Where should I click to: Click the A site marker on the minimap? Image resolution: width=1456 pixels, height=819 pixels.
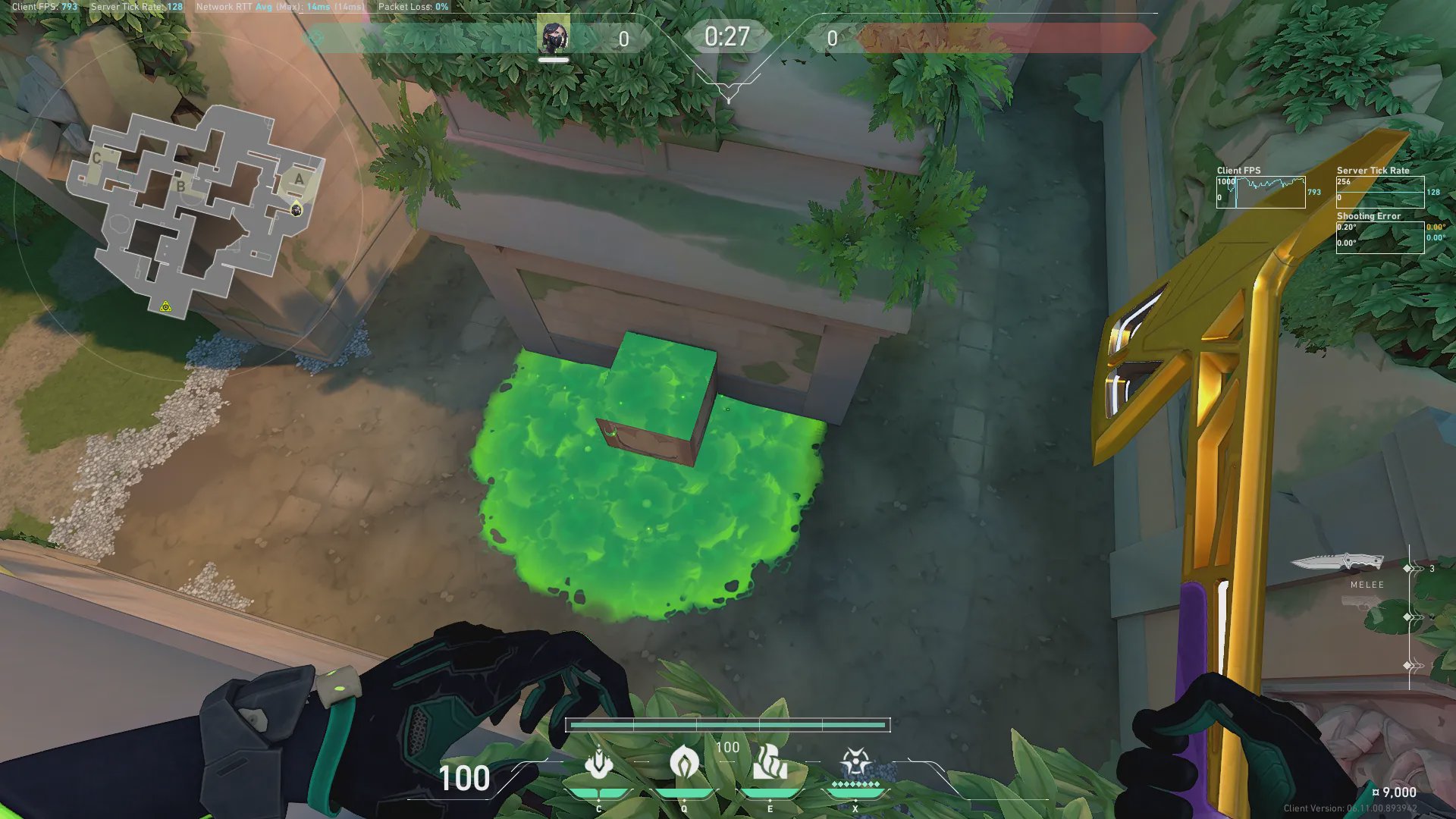[299, 179]
